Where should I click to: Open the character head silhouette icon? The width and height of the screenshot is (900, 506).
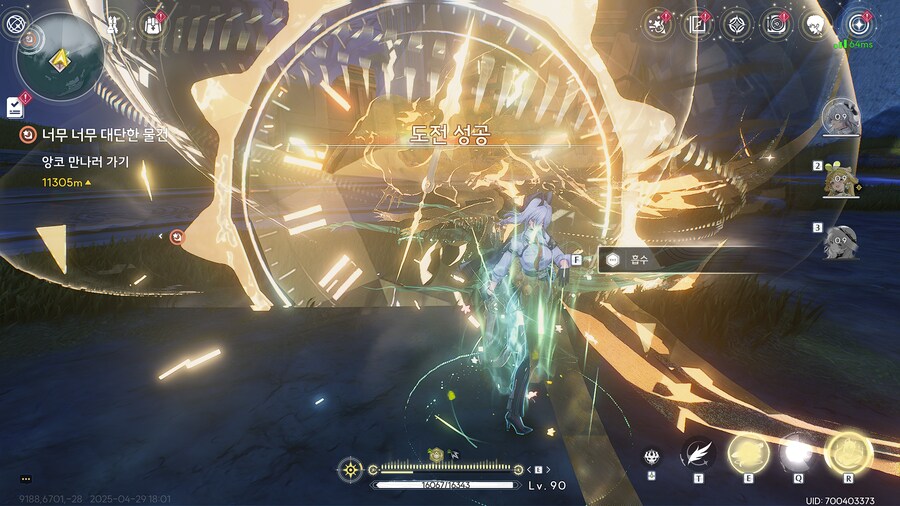pos(816,23)
